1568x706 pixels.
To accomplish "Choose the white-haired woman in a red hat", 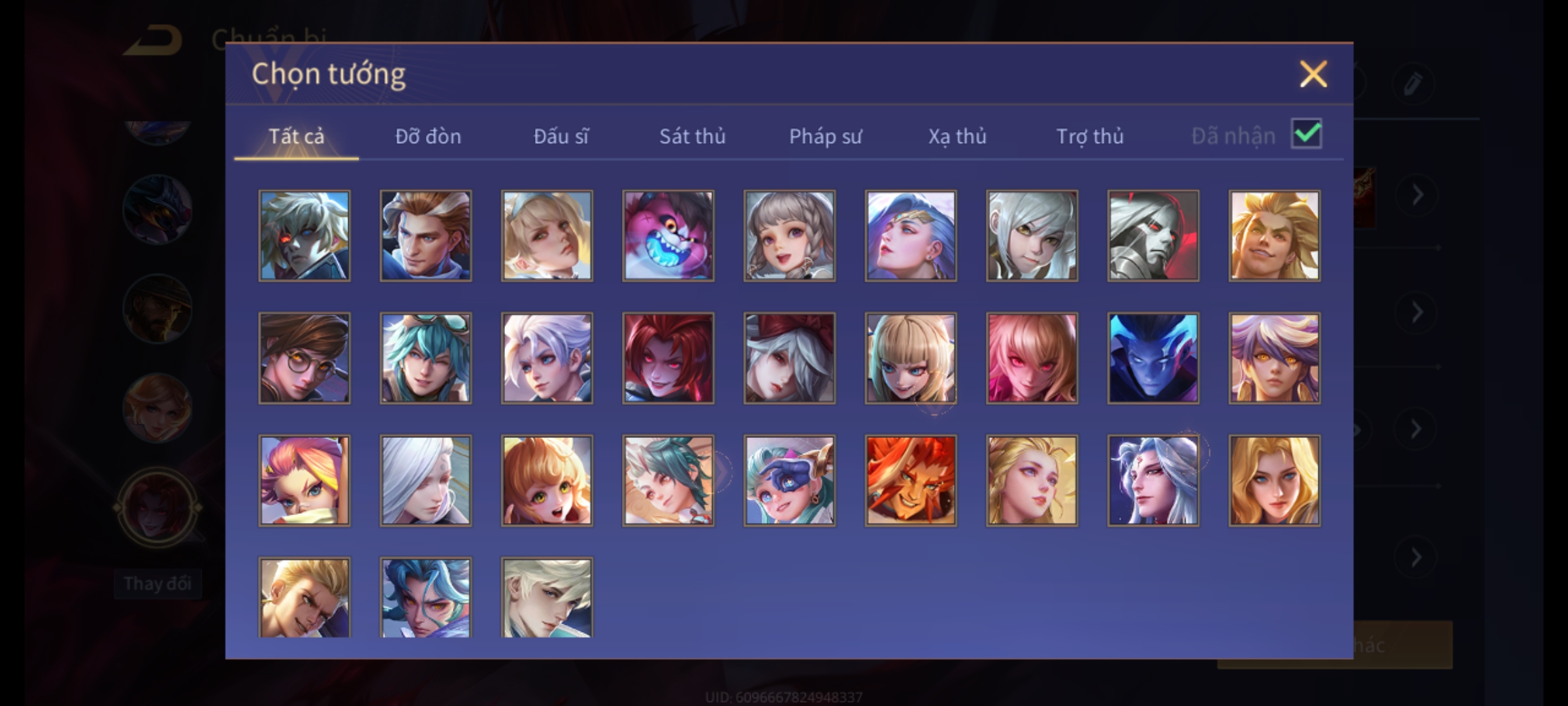I will (x=789, y=358).
